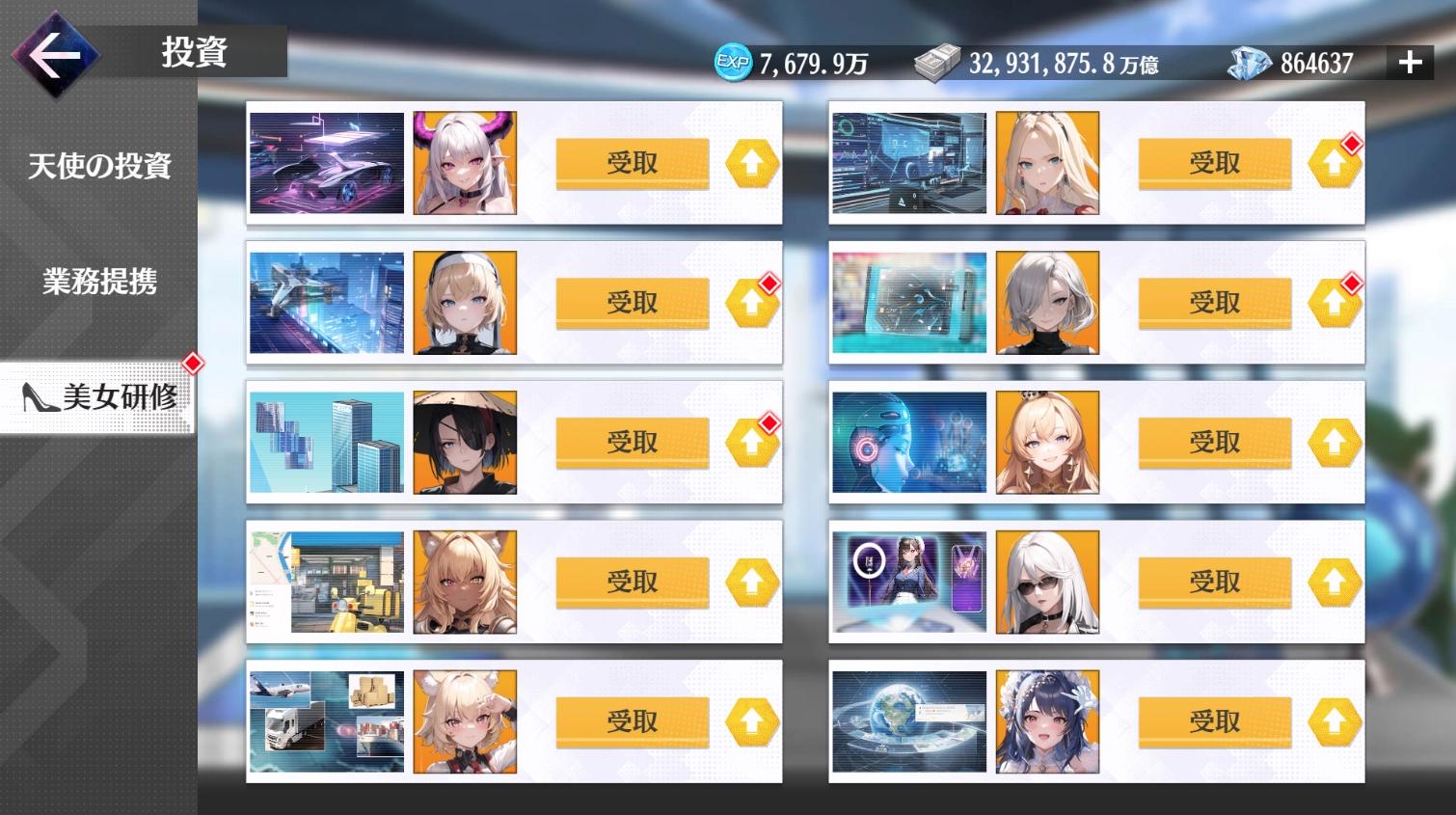The height and width of the screenshot is (815, 1456).
Task: Tap the + to buy more diamonds
Action: point(1409,63)
